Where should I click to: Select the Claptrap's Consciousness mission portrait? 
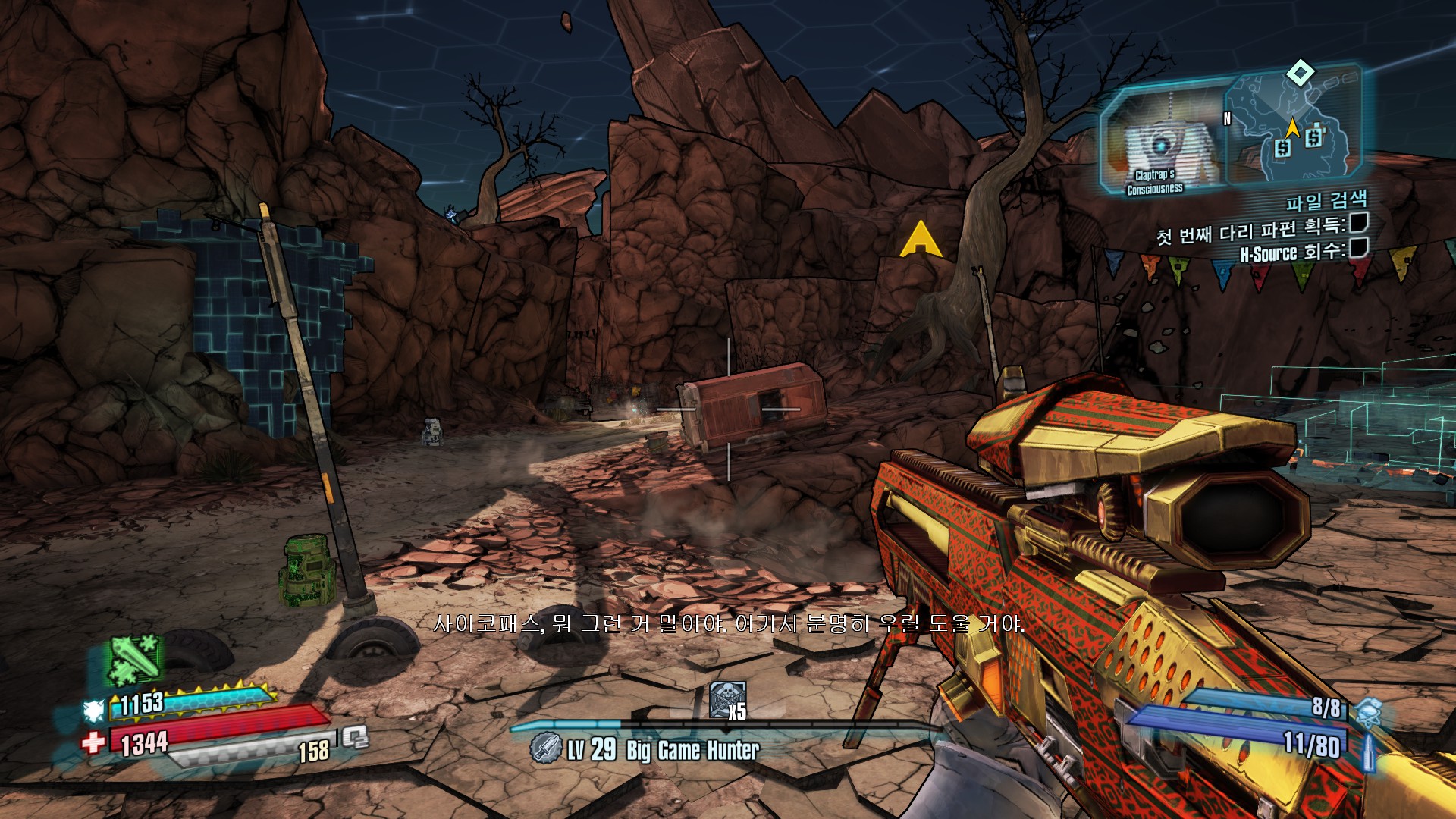tap(1159, 144)
